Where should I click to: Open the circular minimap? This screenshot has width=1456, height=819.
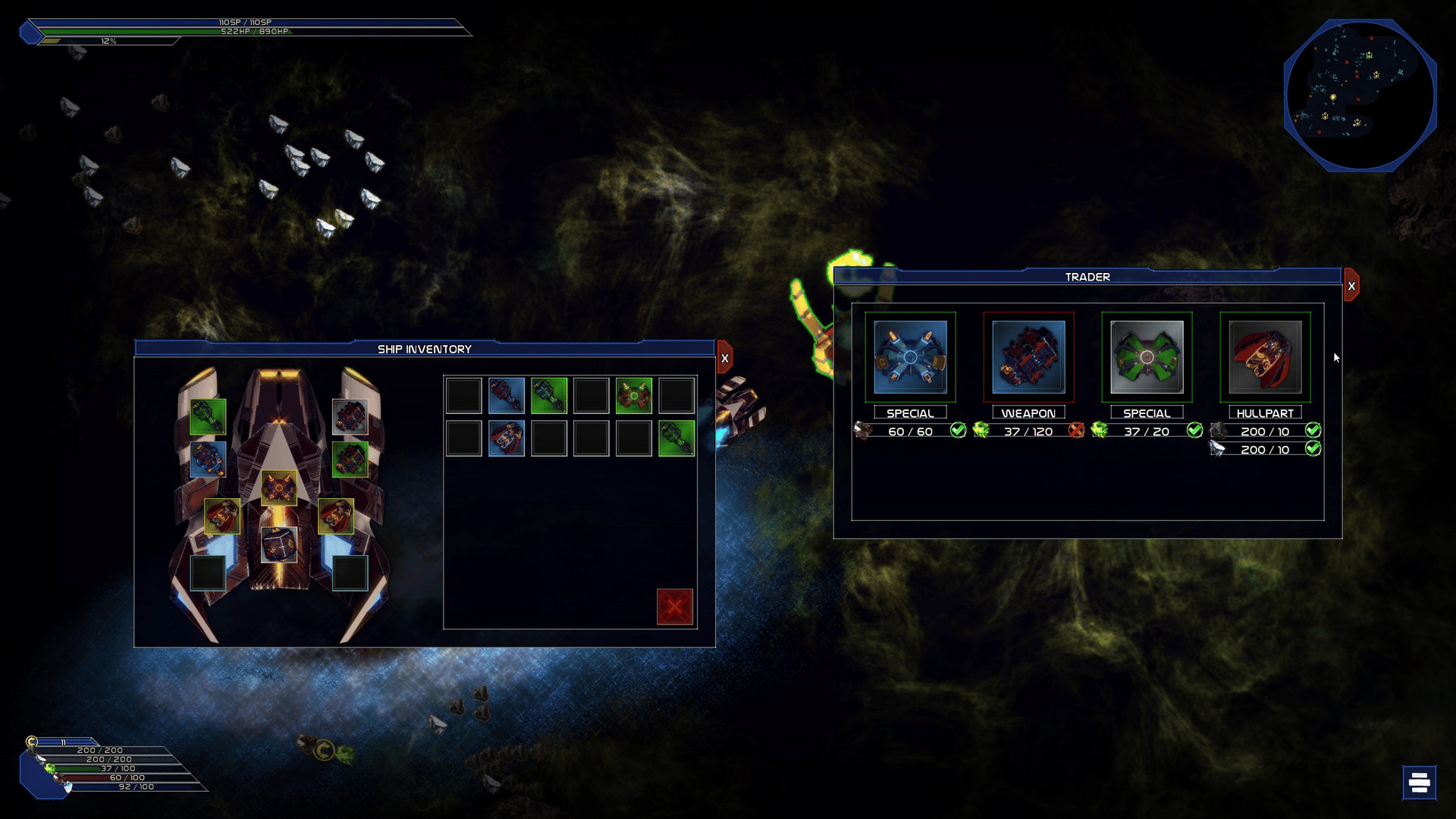tap(1360, 96)
